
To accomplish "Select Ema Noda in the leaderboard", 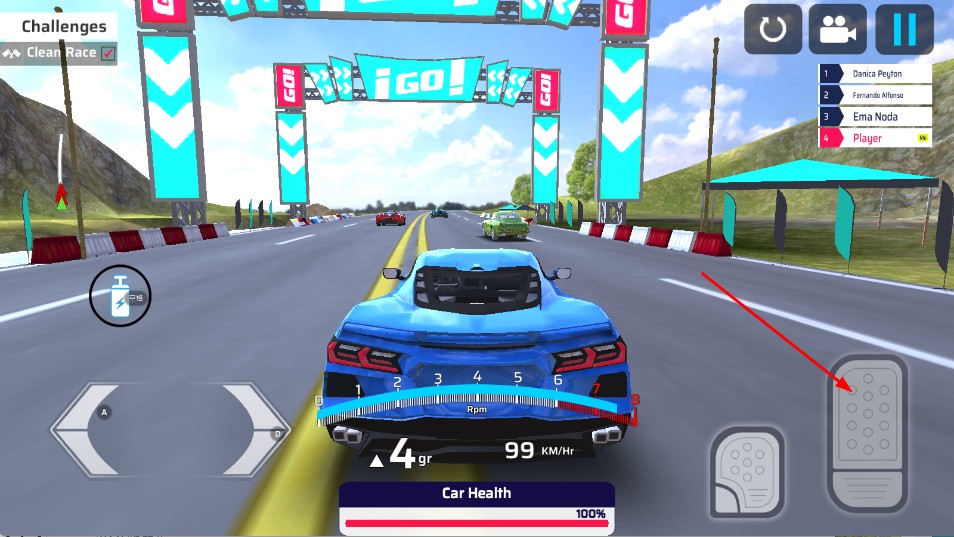I will 875,116.
